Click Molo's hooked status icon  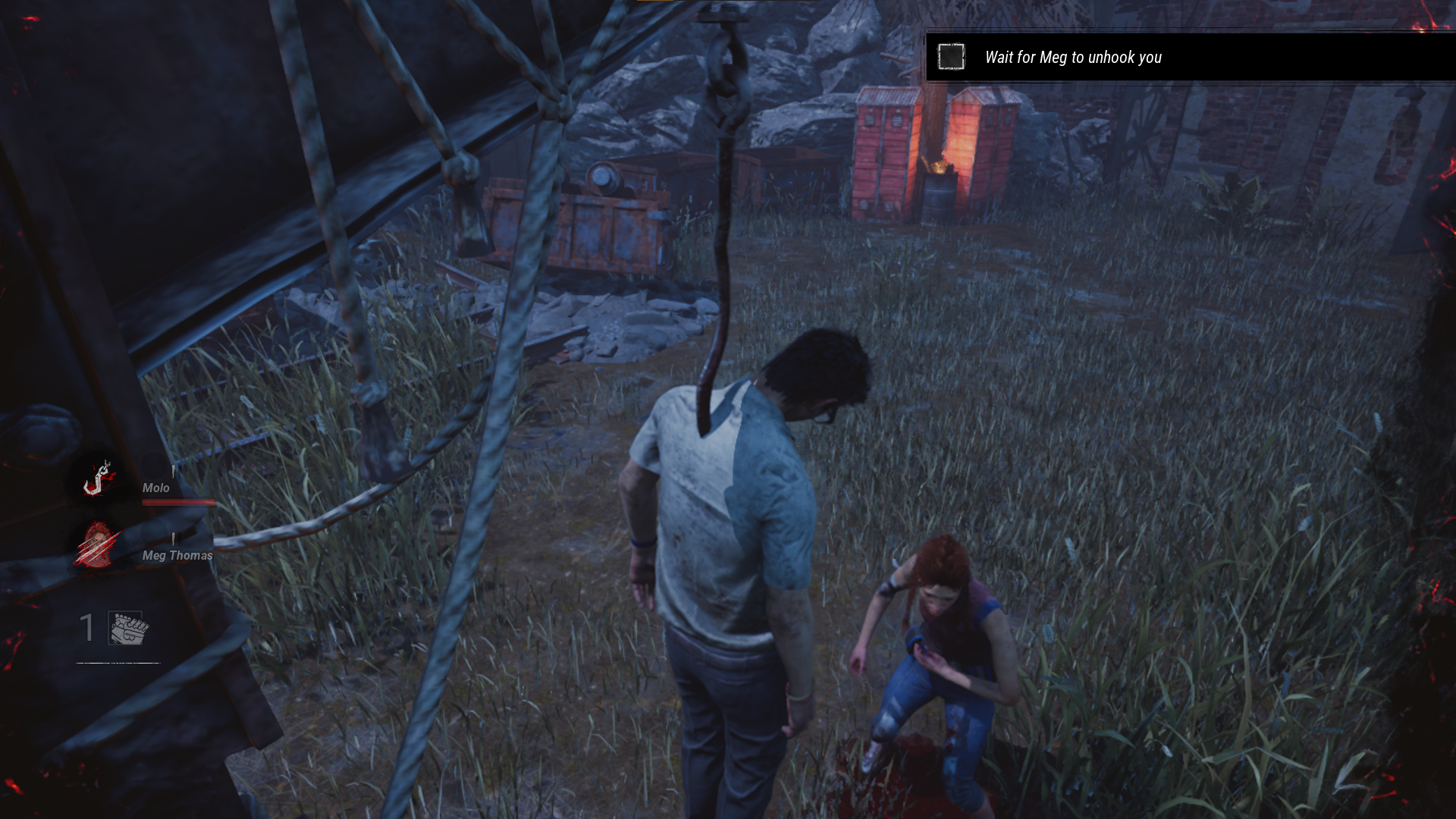(99, 479)
